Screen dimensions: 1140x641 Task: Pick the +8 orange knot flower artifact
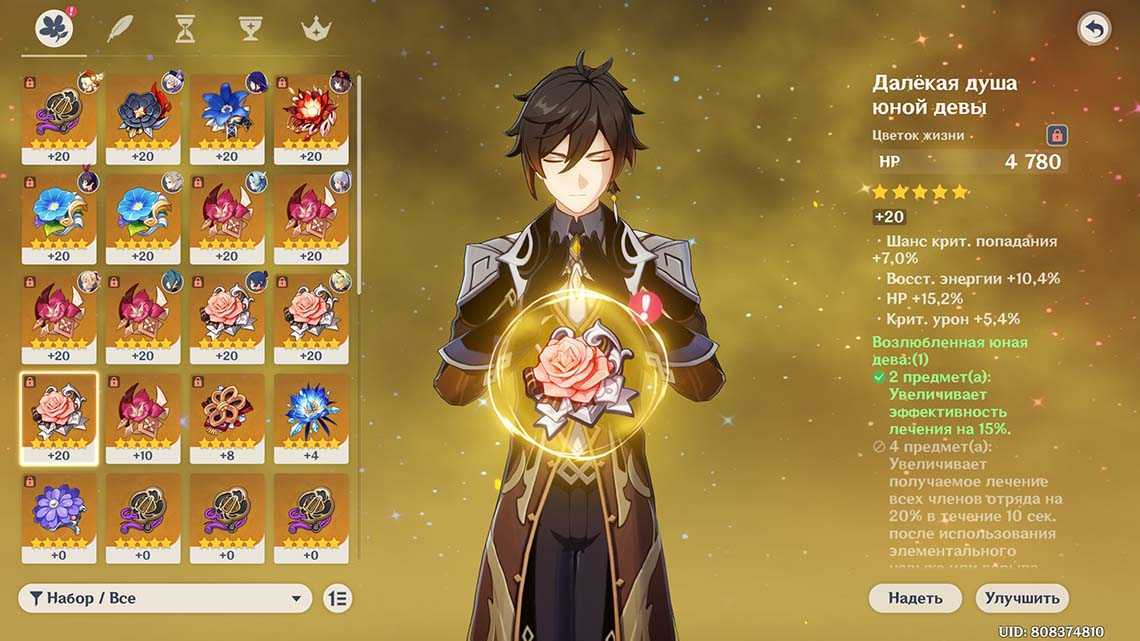coord(227,417)
